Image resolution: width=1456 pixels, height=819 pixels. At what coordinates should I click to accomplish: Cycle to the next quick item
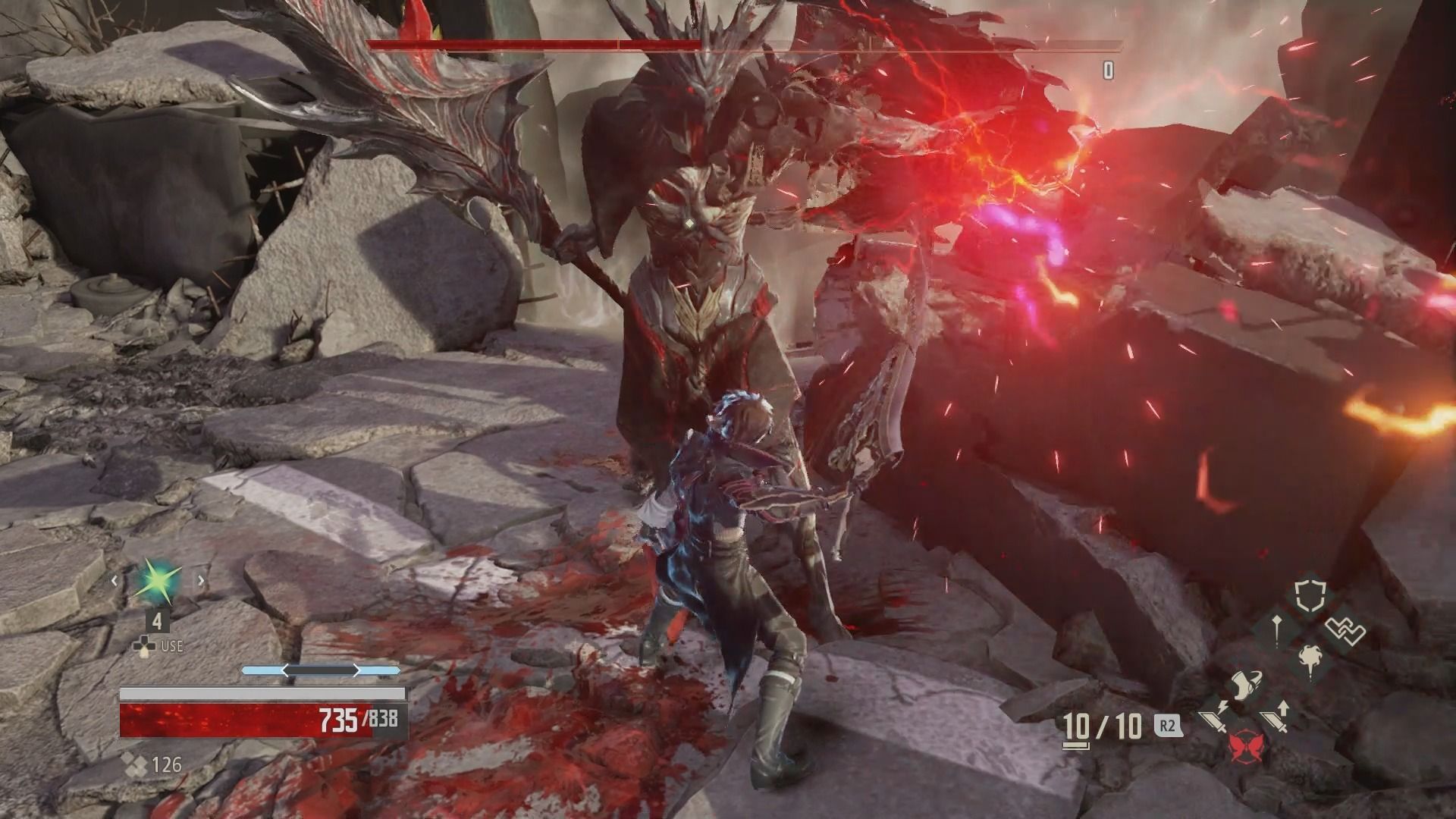[201, 582]
